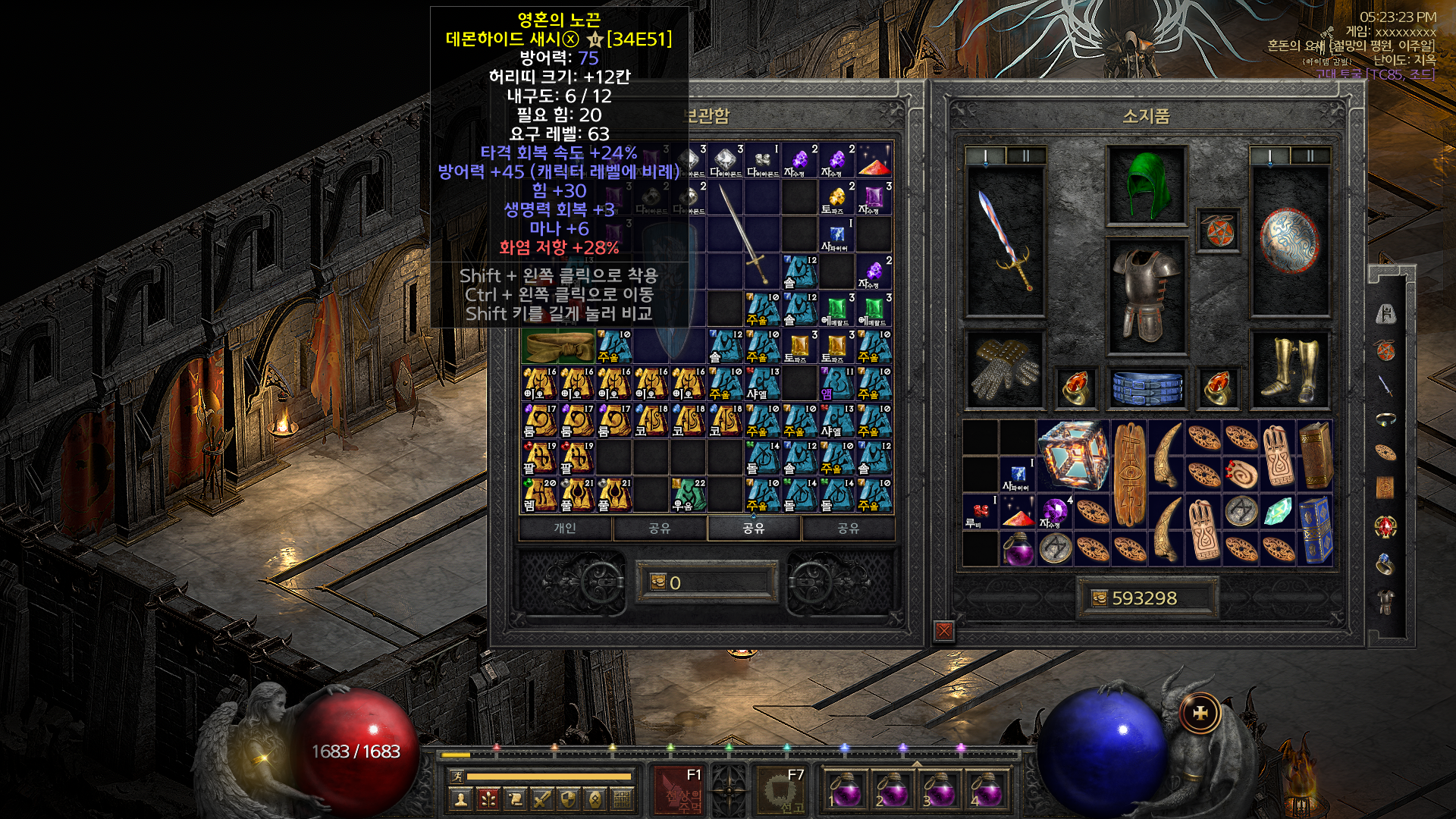This screenshot has height=819, width=1456.
Task: Click the equipped sword in the weapon slot
Action: 1006,240
